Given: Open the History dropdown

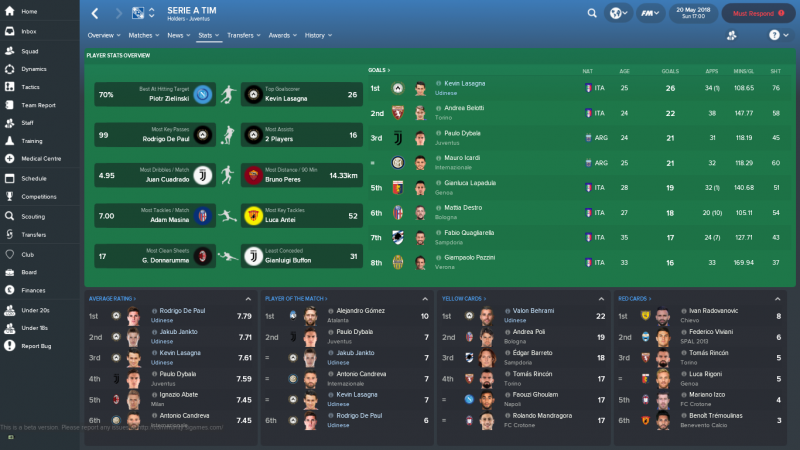Looking at the screenshot, I should pos(316,35).
